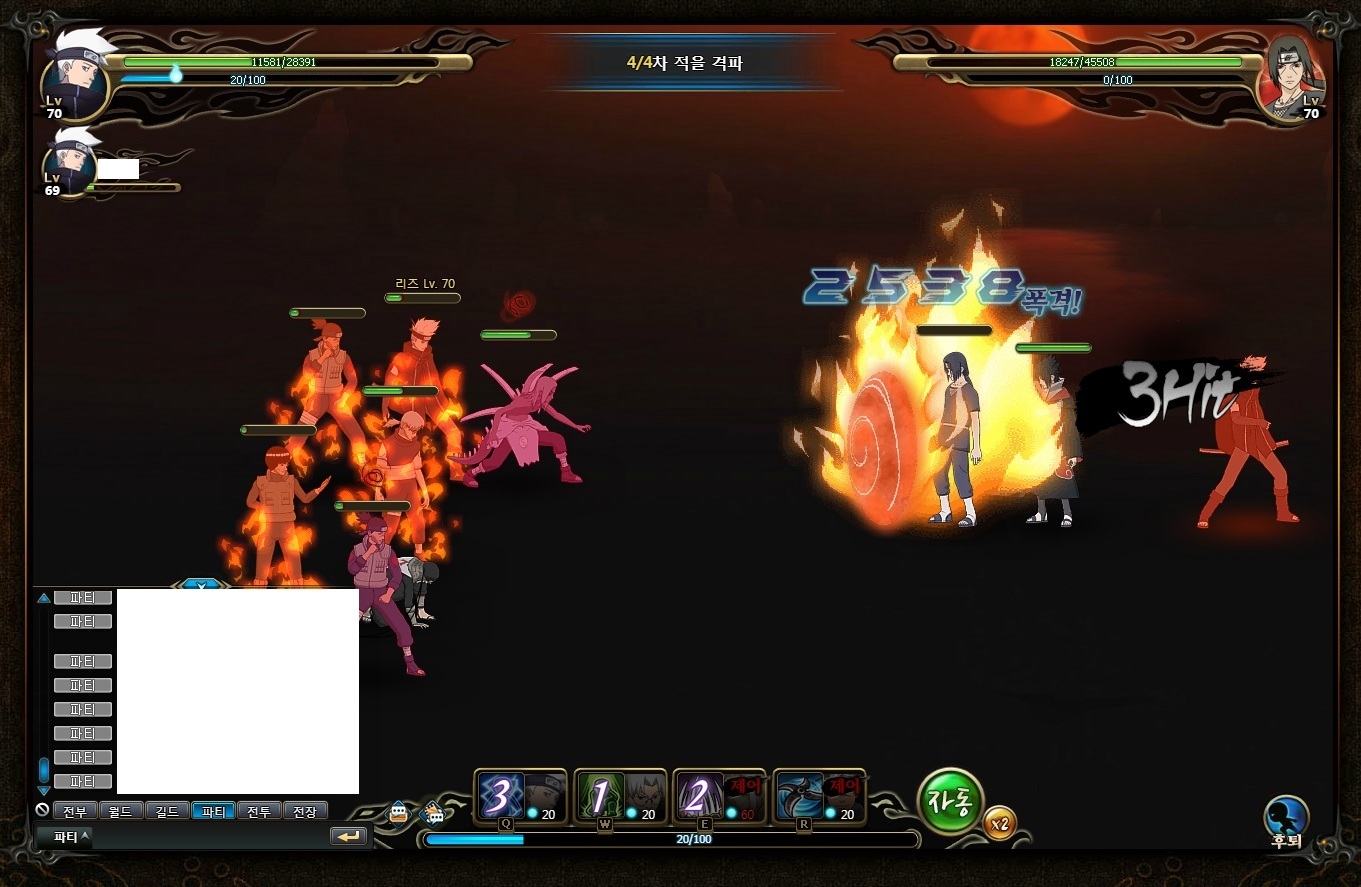The width and height of the screenshot is (1361, 887).
Task: Activate the Q skill with the blue lightning icon
Action: click(x=500, y=796)
